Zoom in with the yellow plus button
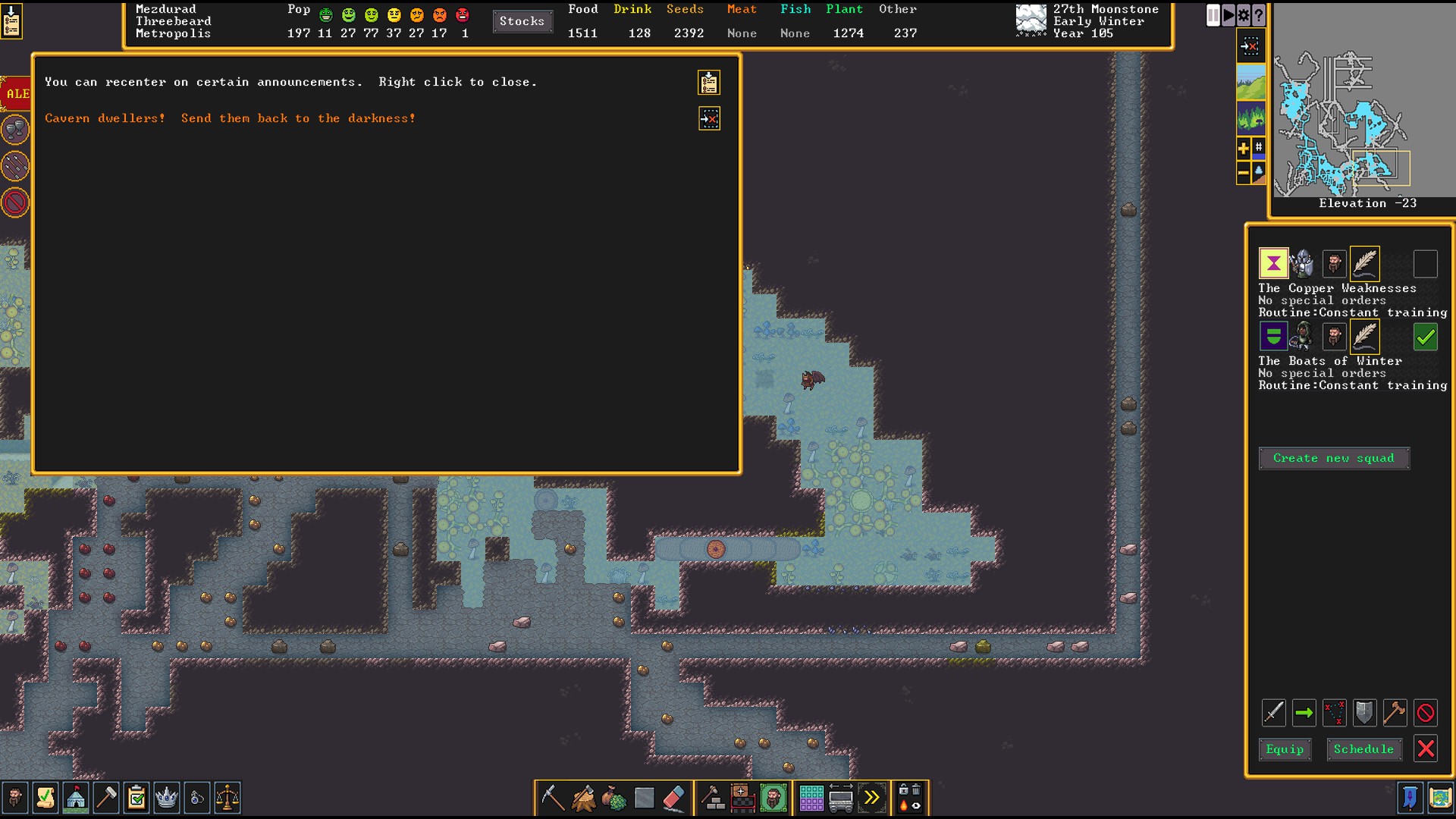 (1244, 149)
